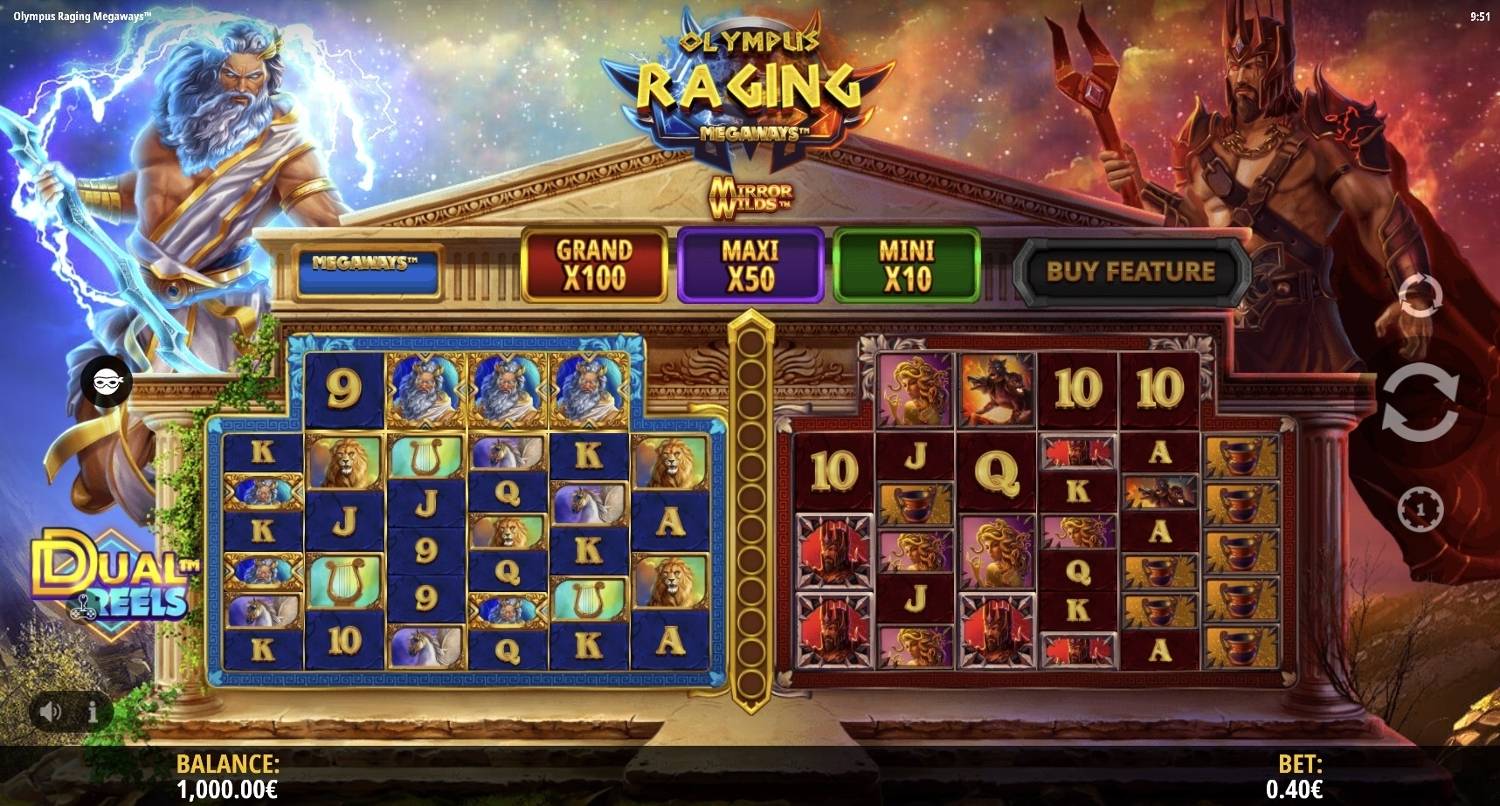Image resolution: width=1500 pixels, height=806 pixels.
Task: Open the Buy Feature menu
Action: pyautogui.click(x=1131, y=271)
